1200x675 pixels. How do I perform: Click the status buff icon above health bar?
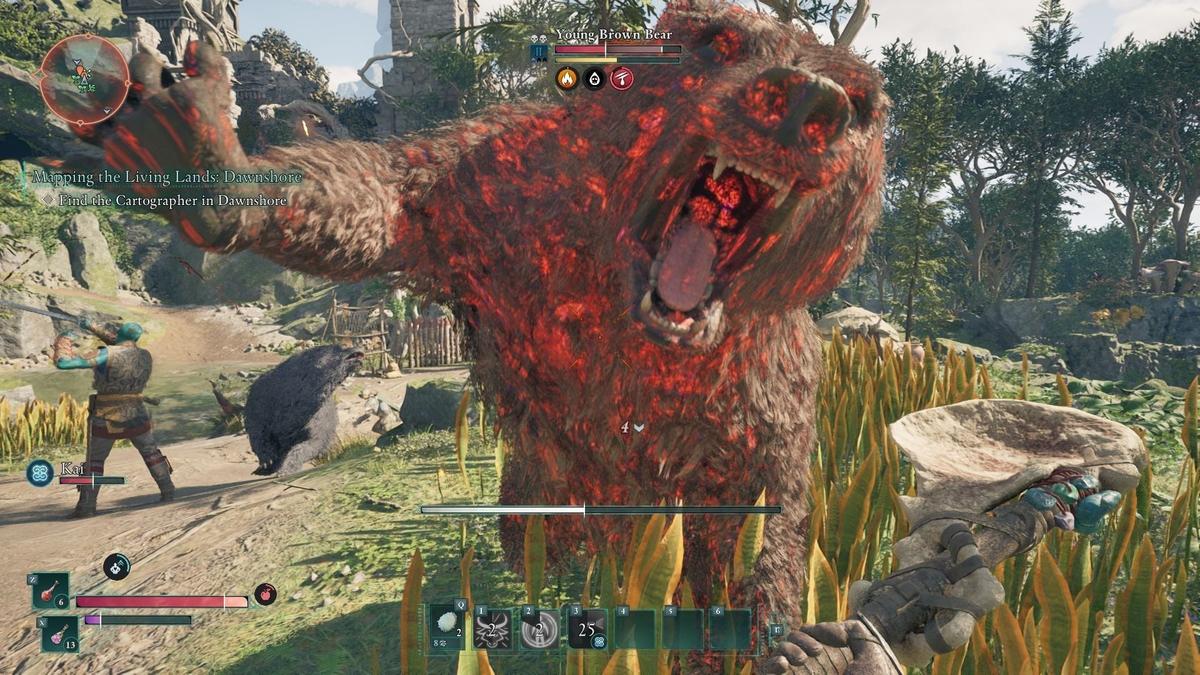click(x=116, y=567)
